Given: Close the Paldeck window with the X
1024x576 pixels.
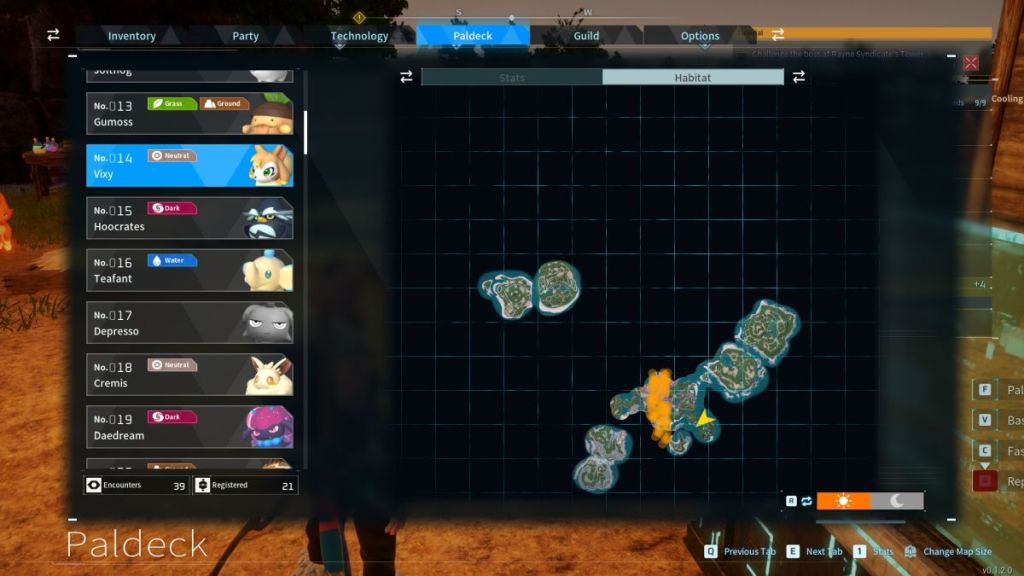Looking at the screenshot, I should (970, 63).
